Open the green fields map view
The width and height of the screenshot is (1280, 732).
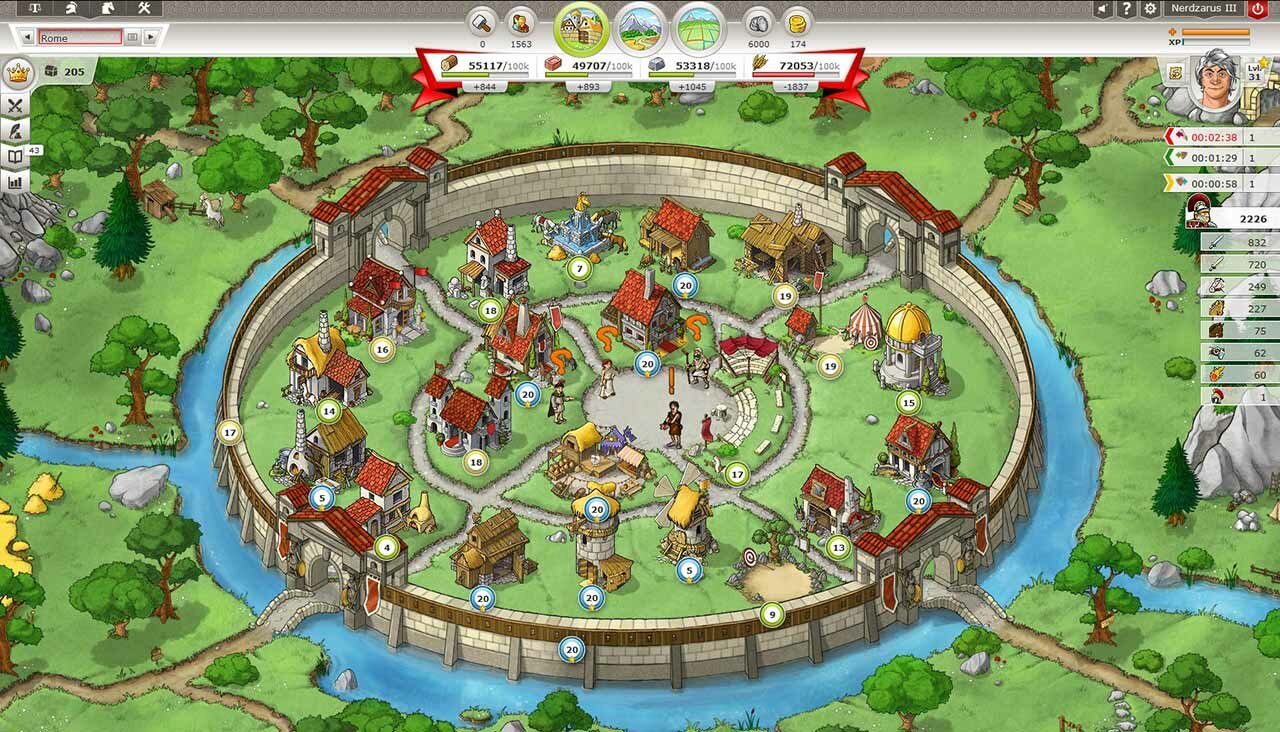coord(699,28)
